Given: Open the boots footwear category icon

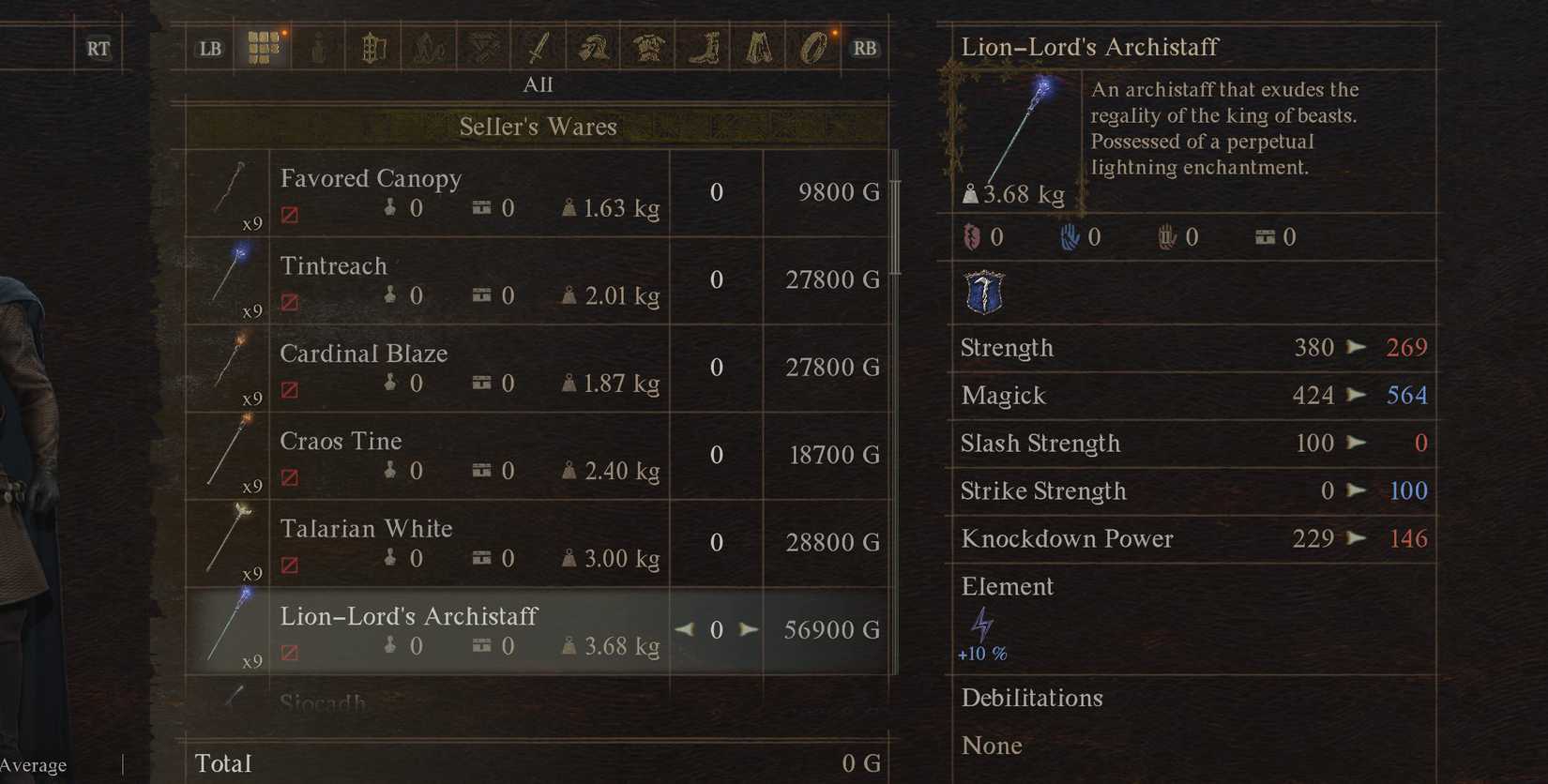Looking at the screenshot, I should (705, 47).
